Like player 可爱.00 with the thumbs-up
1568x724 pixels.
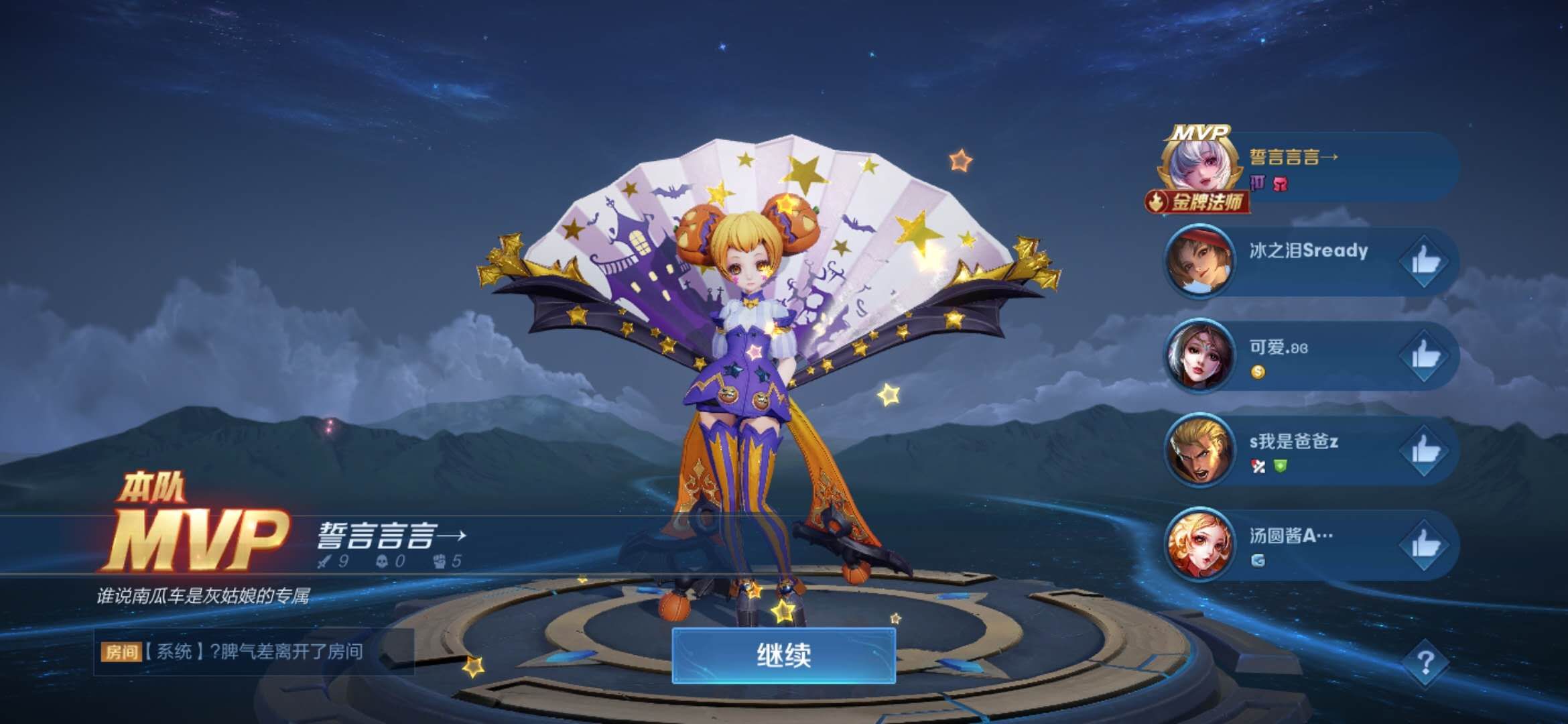tap(1425, 356)
